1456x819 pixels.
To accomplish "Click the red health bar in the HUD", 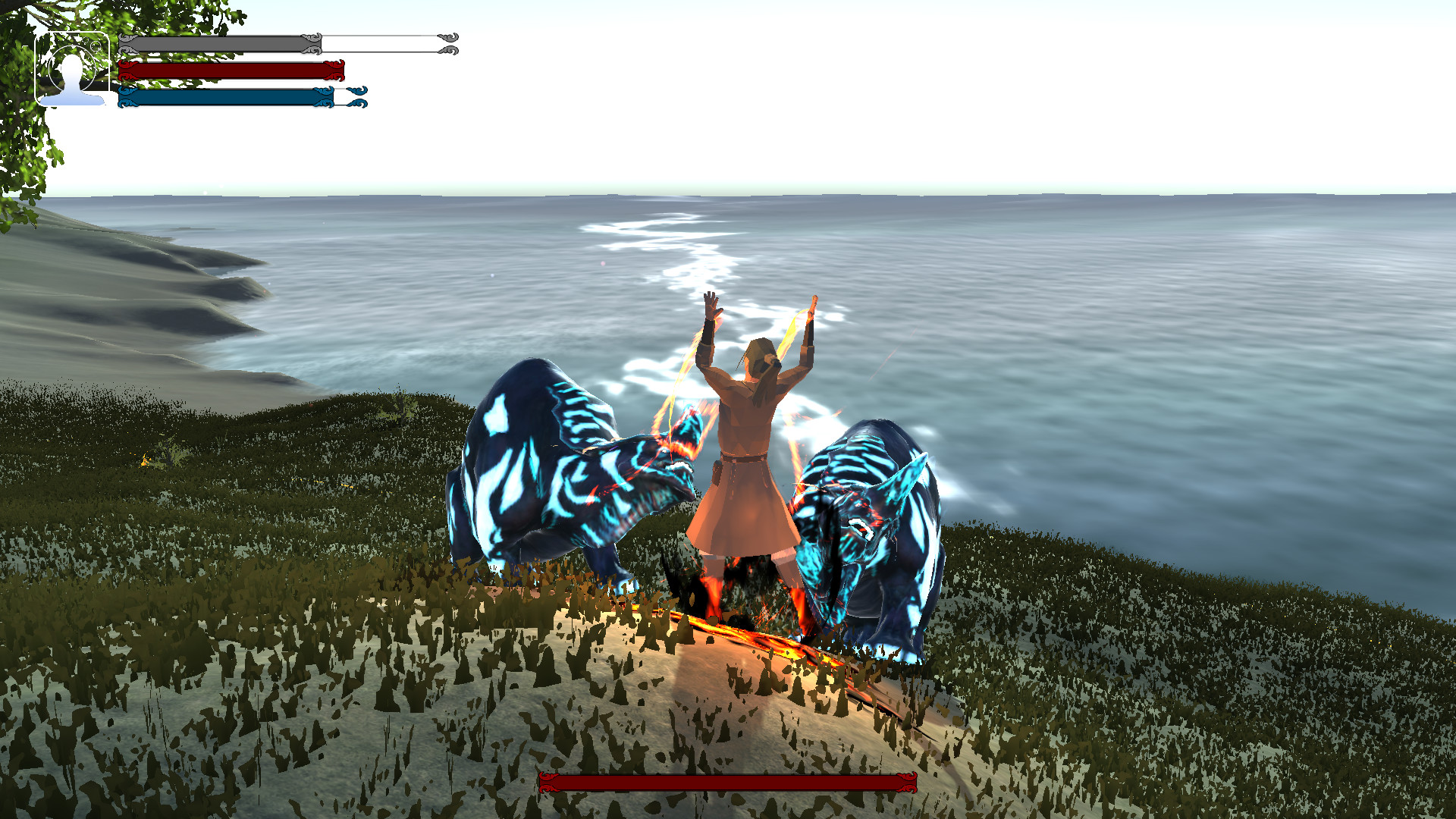I will pos(227,72).
